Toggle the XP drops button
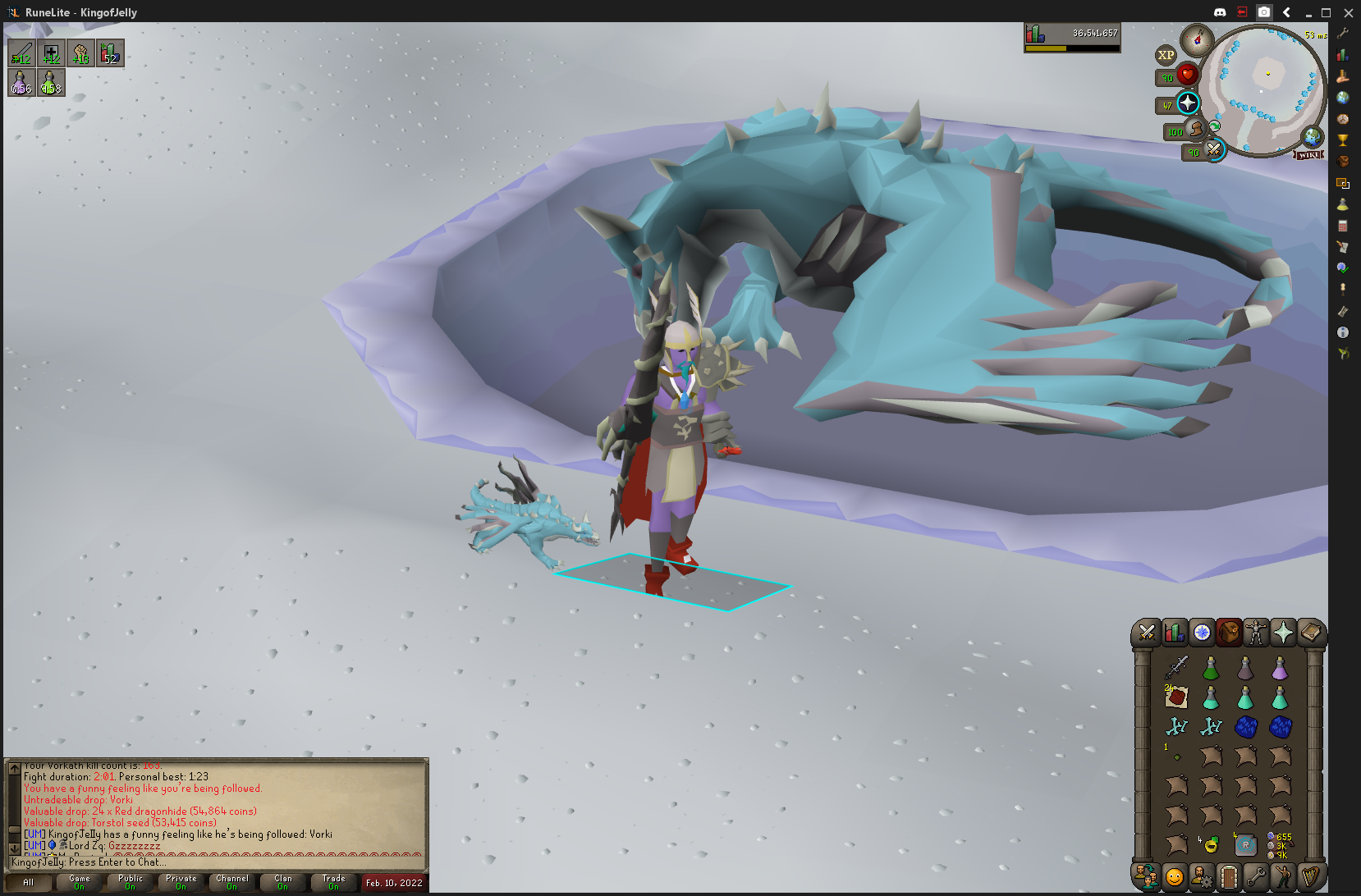Screen dimensions: 1361x896 tap(1166, 56)
